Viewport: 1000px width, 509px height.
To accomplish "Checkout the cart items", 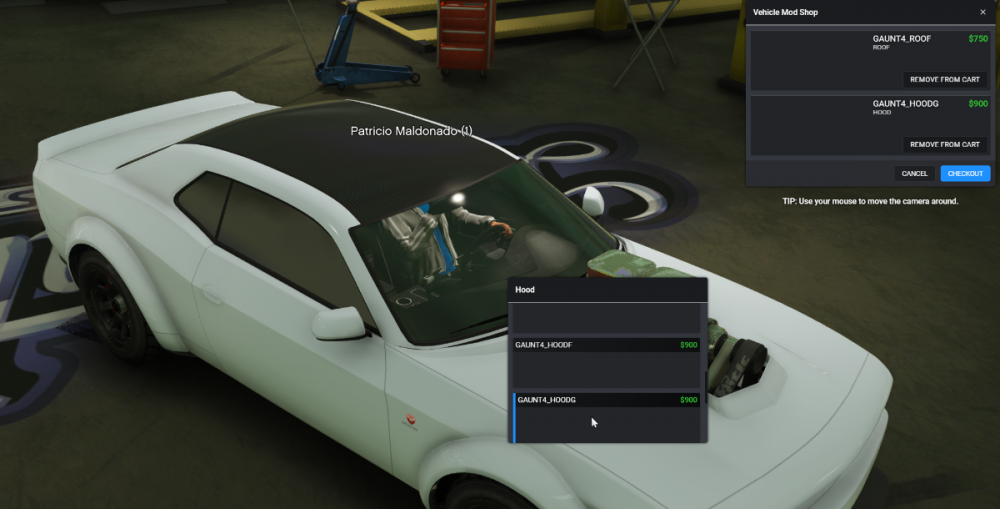I will pyautogui.click(x=965, y=174).
